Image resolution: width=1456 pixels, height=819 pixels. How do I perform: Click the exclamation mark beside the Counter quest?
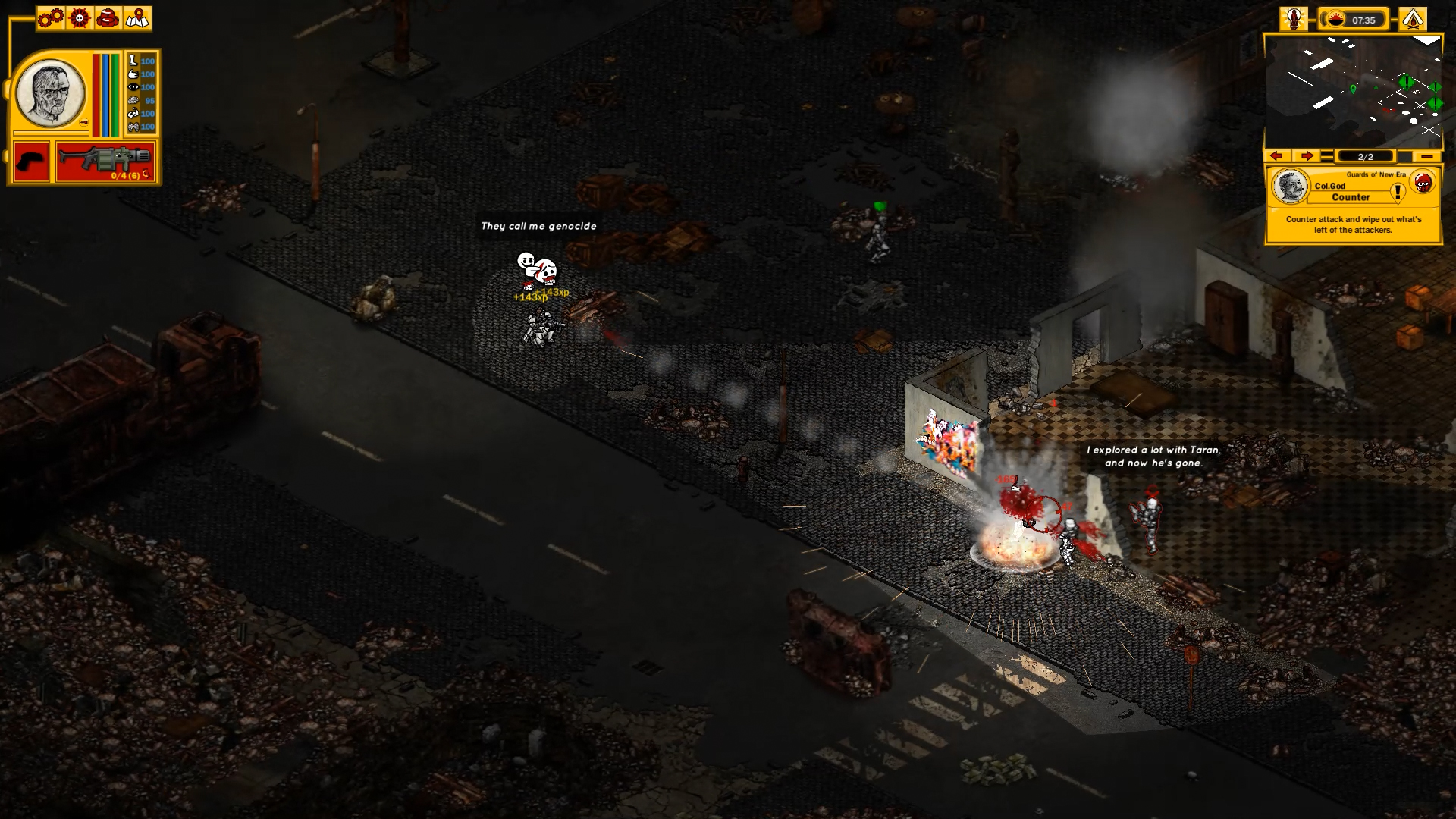point(1398,191)
